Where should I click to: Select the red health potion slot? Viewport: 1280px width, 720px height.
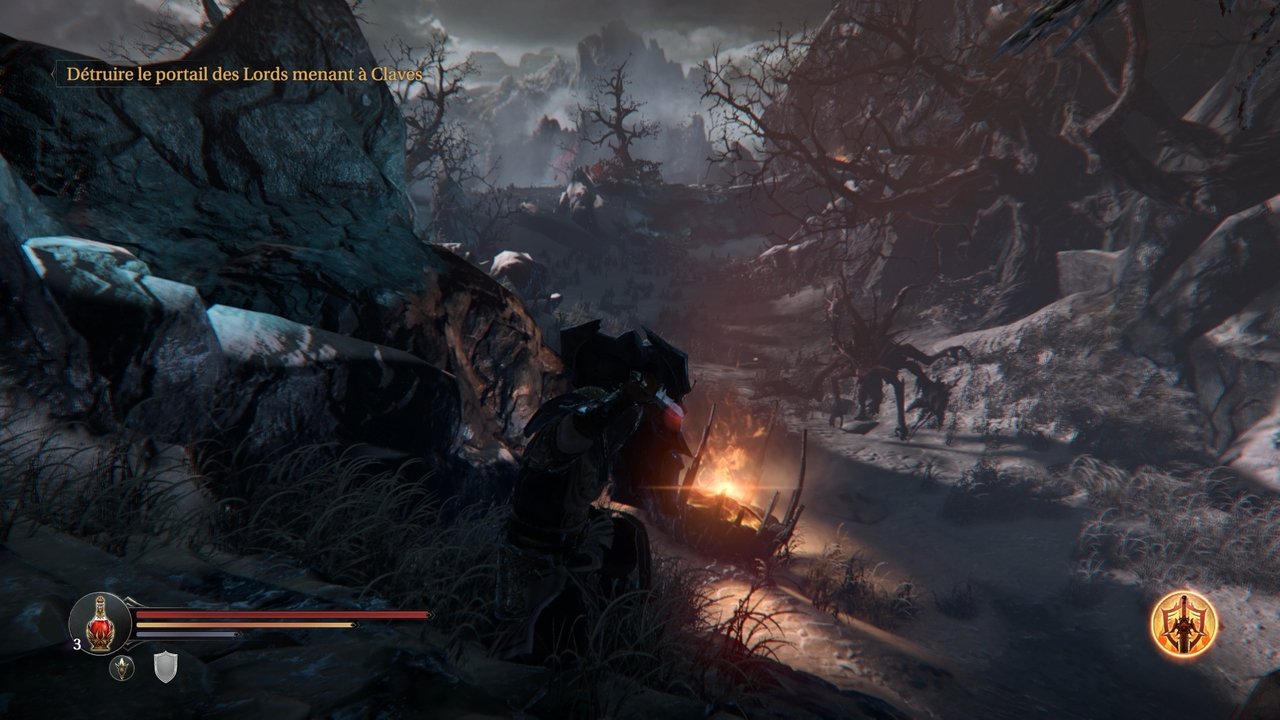(99, 622)
